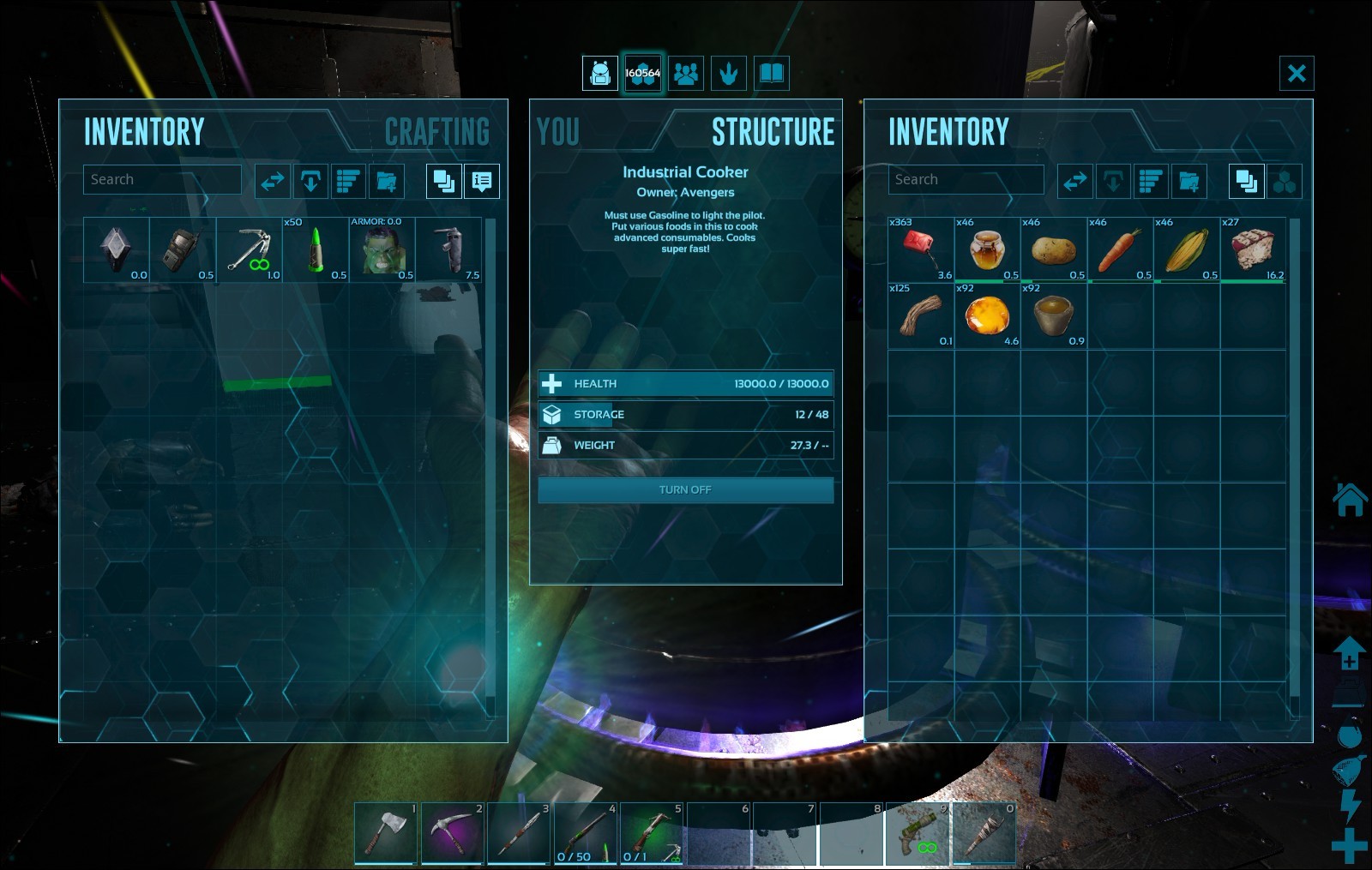Select the grappling hook in player inventory
This screenshot has height=870, width=1372.
click(249, 249)
